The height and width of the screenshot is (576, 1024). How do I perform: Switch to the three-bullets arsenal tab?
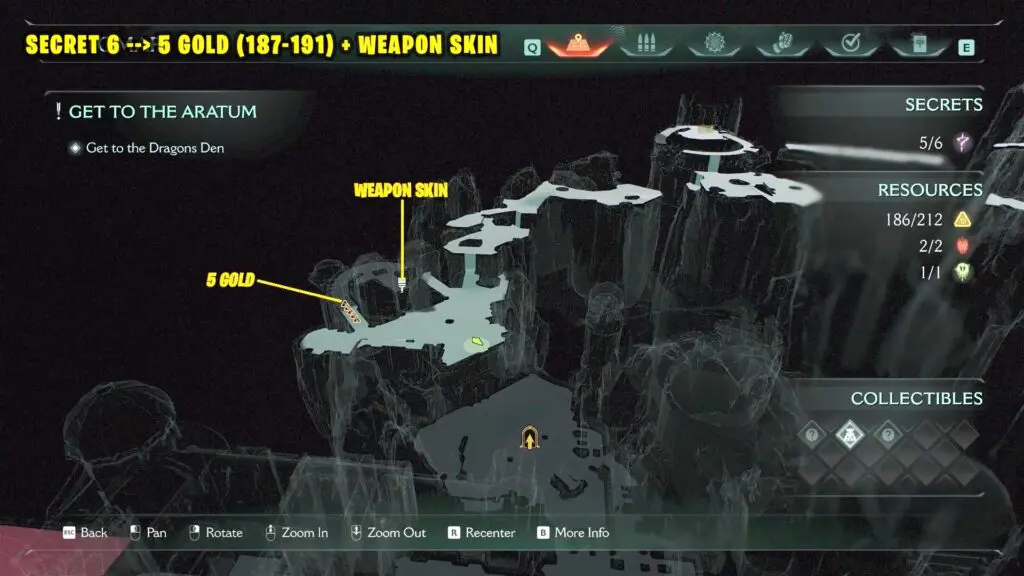(x=643, y=45)
